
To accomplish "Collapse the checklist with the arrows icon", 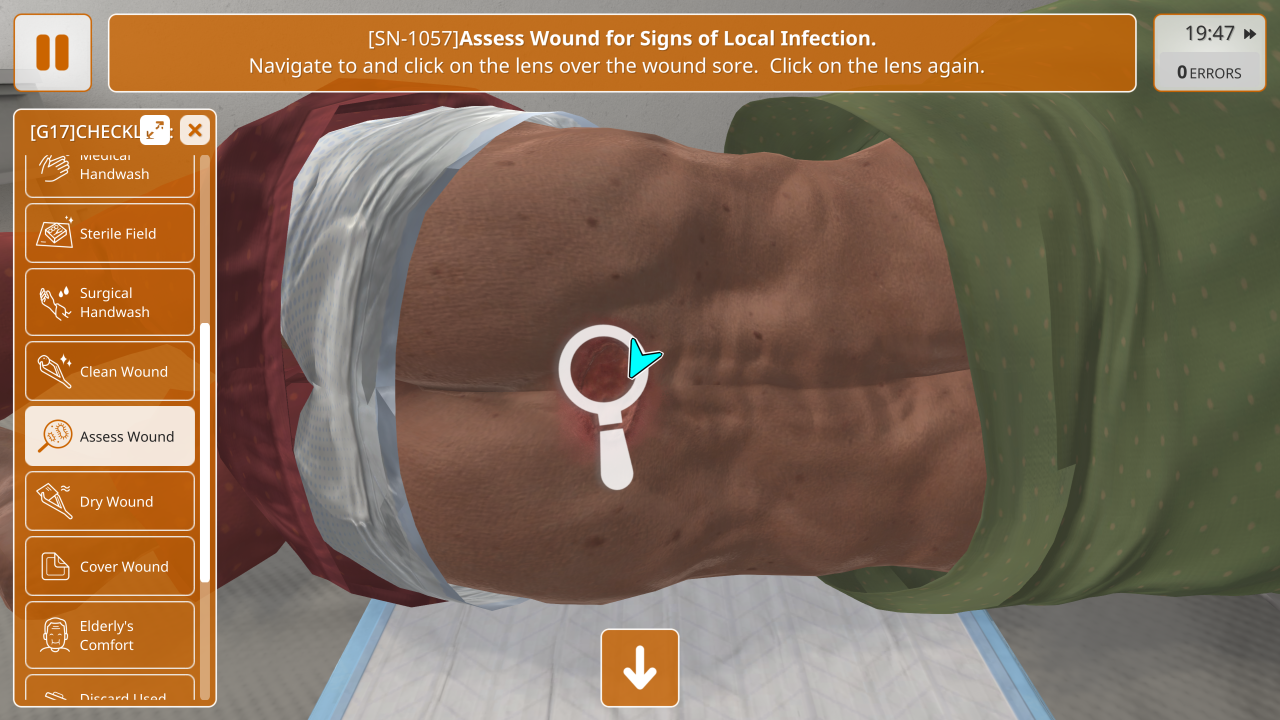I will pyautogui.click(x=155, y=130).
